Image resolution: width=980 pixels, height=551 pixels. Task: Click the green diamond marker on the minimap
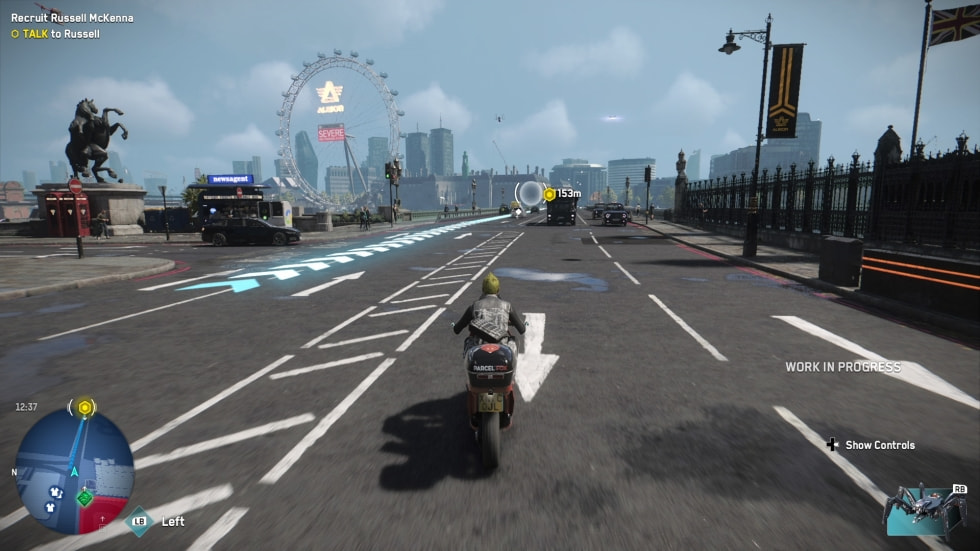pos(85,496)
